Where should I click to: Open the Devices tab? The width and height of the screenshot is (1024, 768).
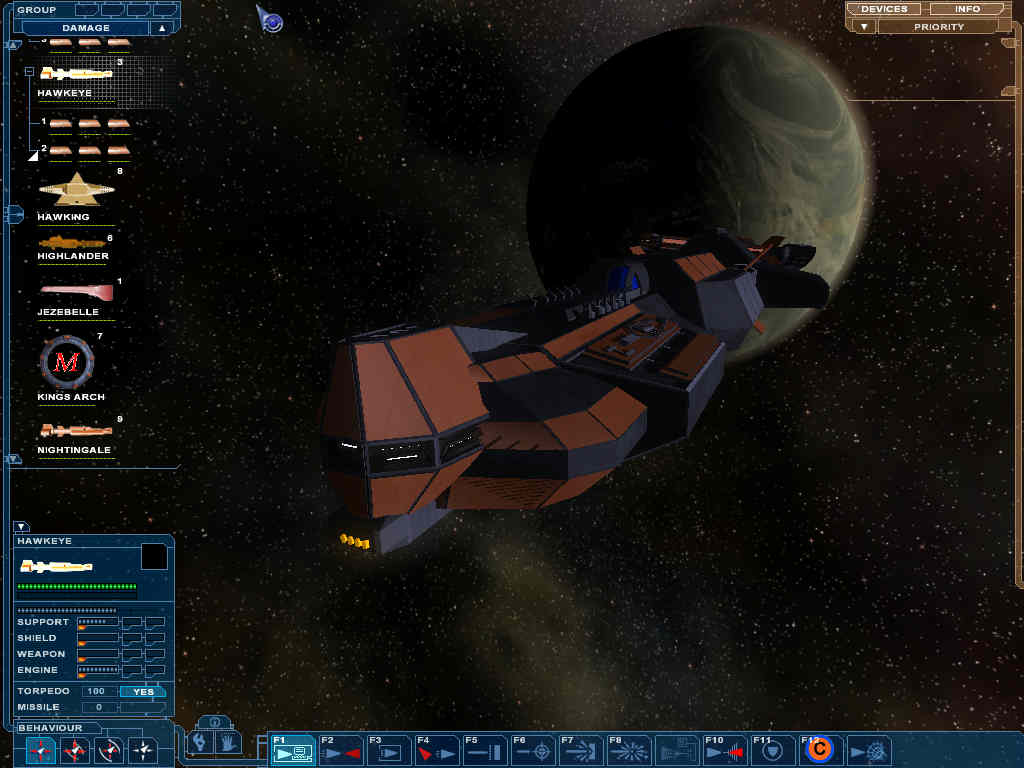(883, 9)
